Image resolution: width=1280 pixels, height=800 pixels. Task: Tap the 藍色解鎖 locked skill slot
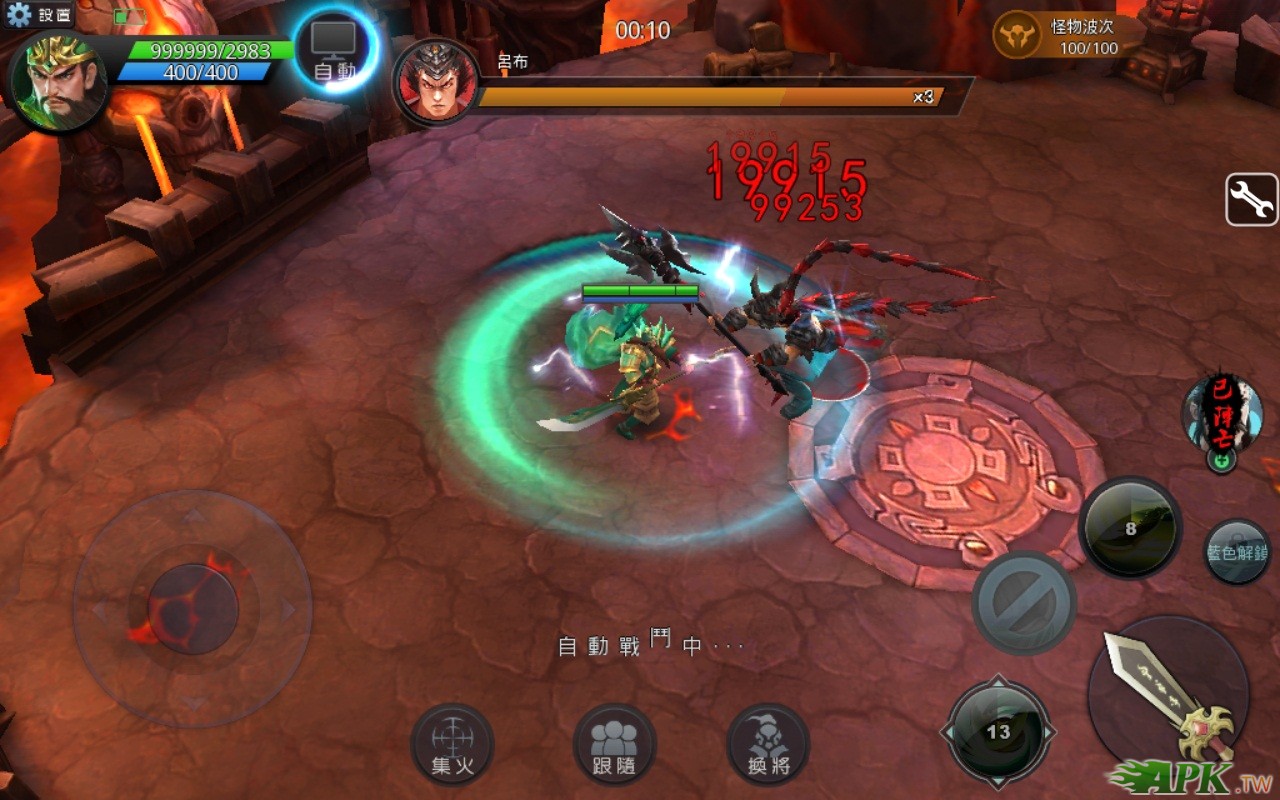click(1237, 552)
